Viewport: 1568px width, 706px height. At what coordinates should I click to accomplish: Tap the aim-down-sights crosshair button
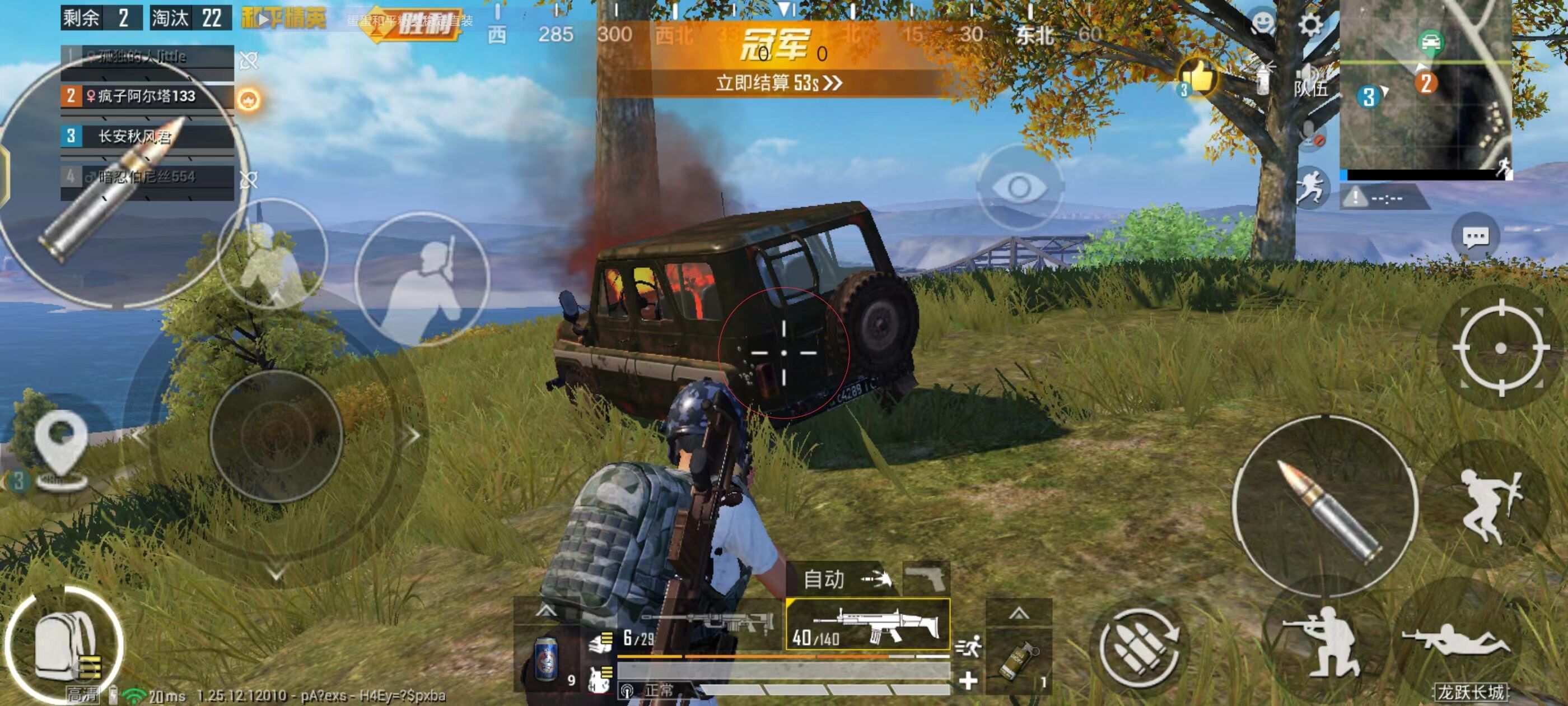click(x=1500, y=348)
